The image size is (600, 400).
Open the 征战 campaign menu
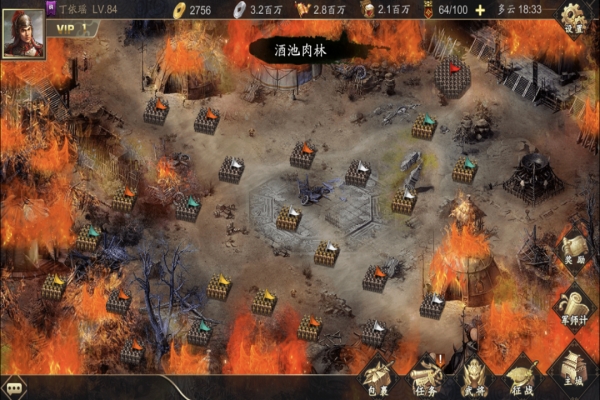pyautogui.click(x=521, y=375)
